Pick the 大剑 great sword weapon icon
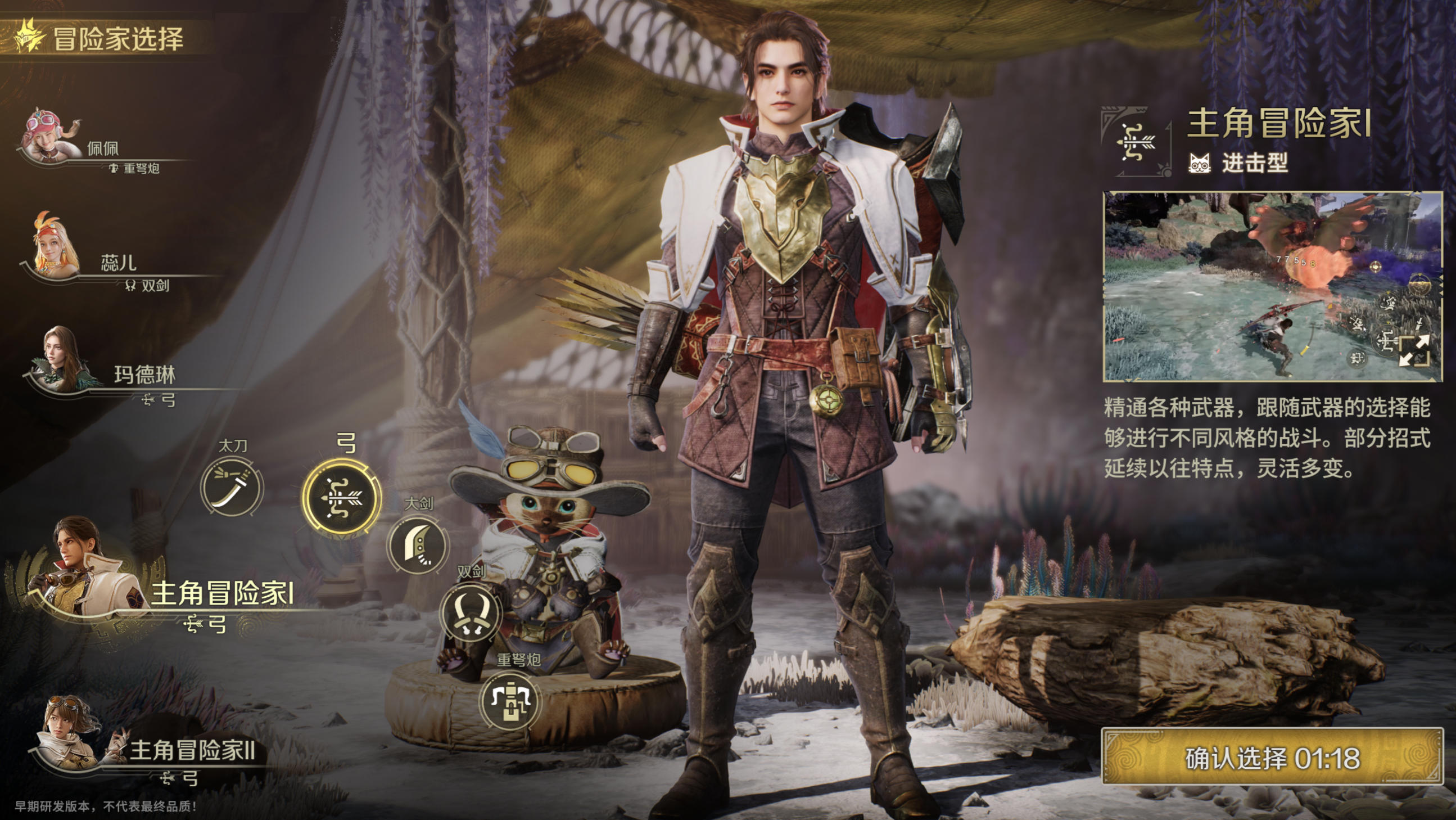Screen dimensions: 1456x820 click(418, 545)
